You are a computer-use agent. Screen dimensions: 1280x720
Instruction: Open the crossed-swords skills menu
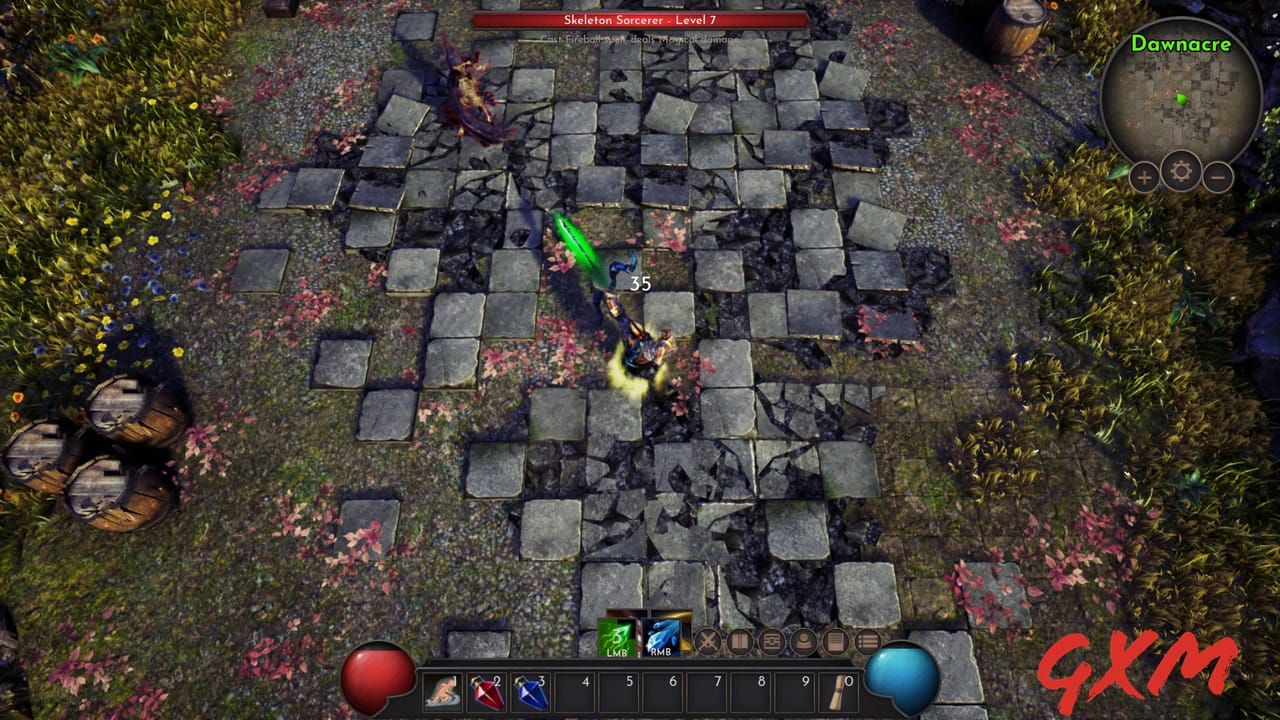pos(708,639)
